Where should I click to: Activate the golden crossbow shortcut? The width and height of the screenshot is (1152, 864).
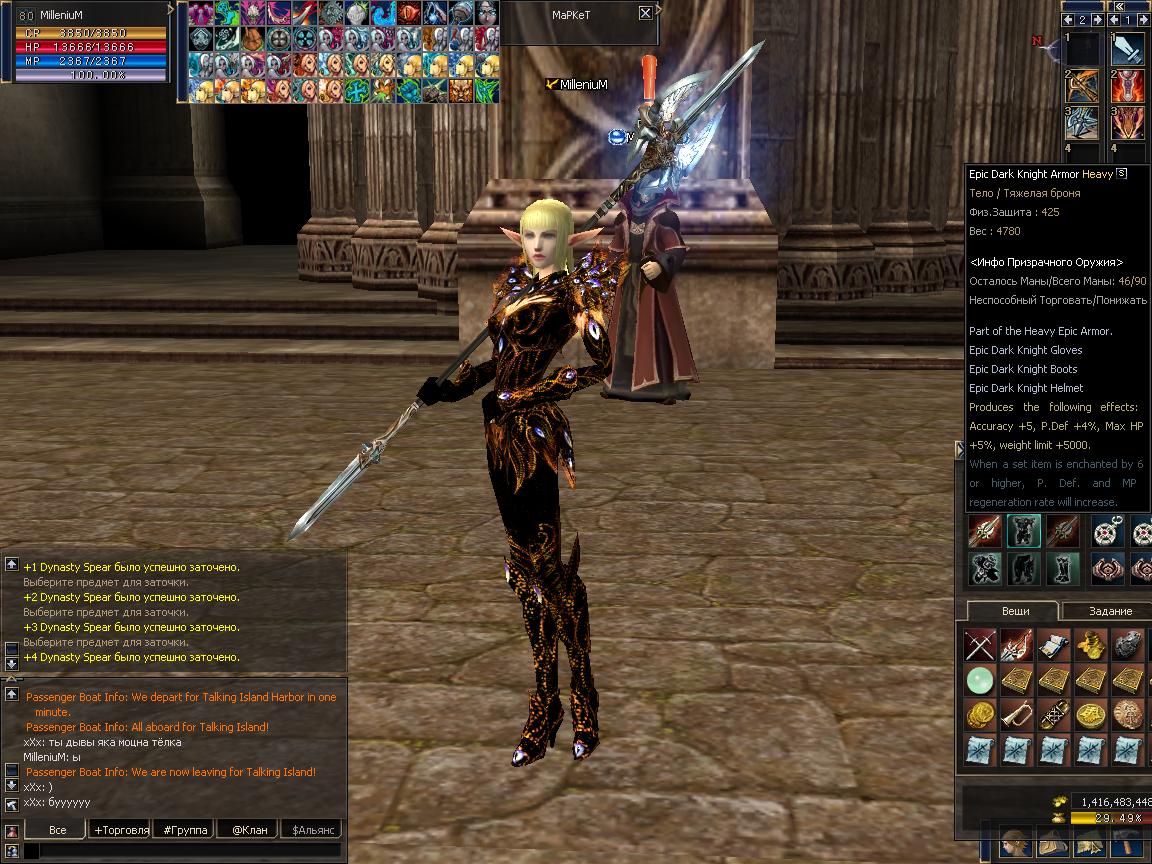point(1082,86)
